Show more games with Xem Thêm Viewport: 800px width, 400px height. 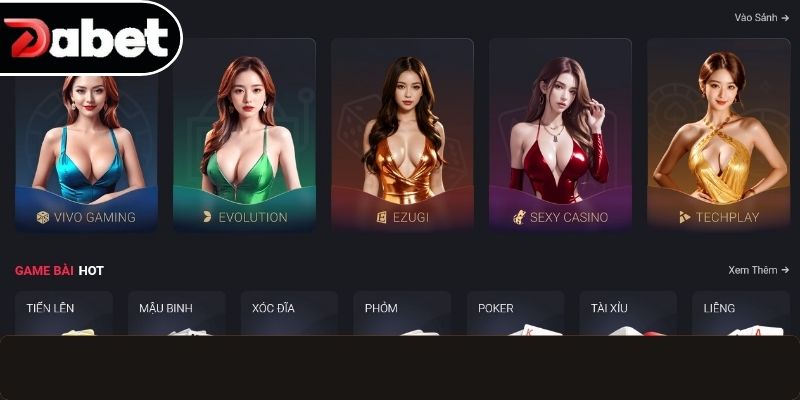(x=758, y=270)
